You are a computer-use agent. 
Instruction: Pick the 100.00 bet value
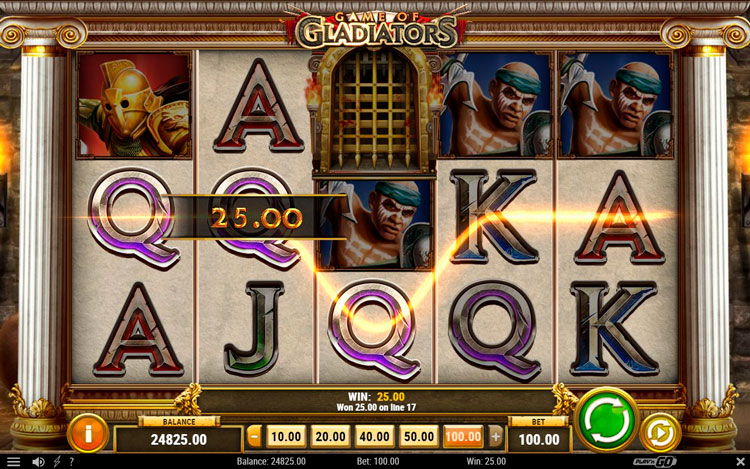click(x=463, y=436)
